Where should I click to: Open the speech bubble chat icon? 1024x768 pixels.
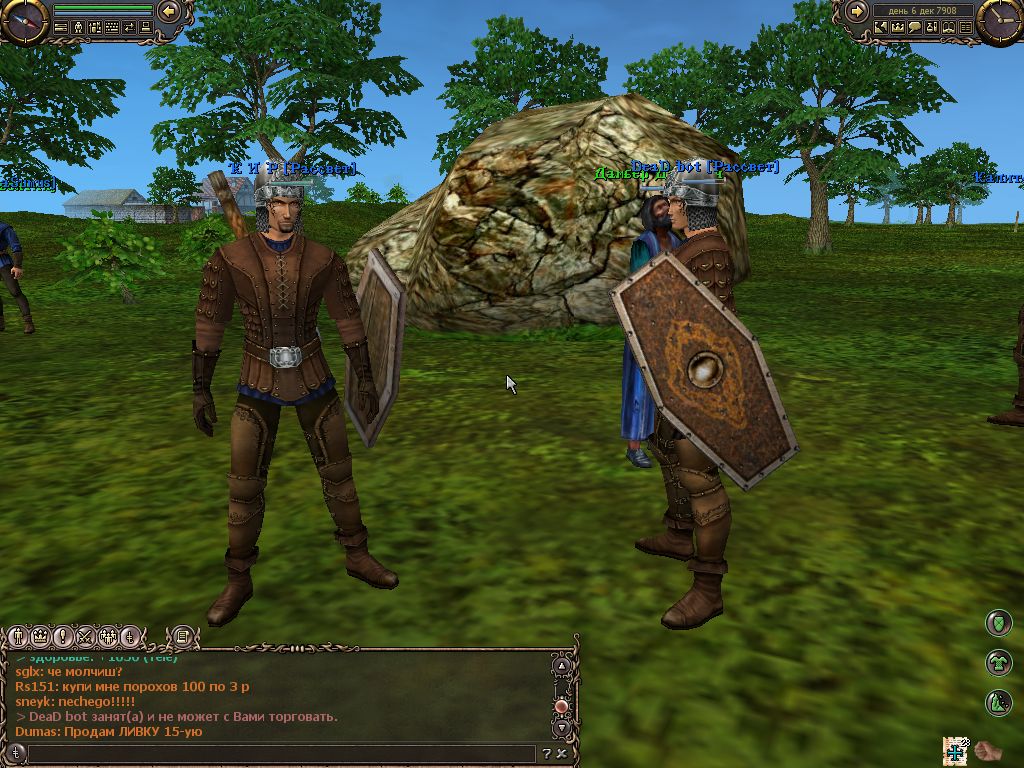915,28
